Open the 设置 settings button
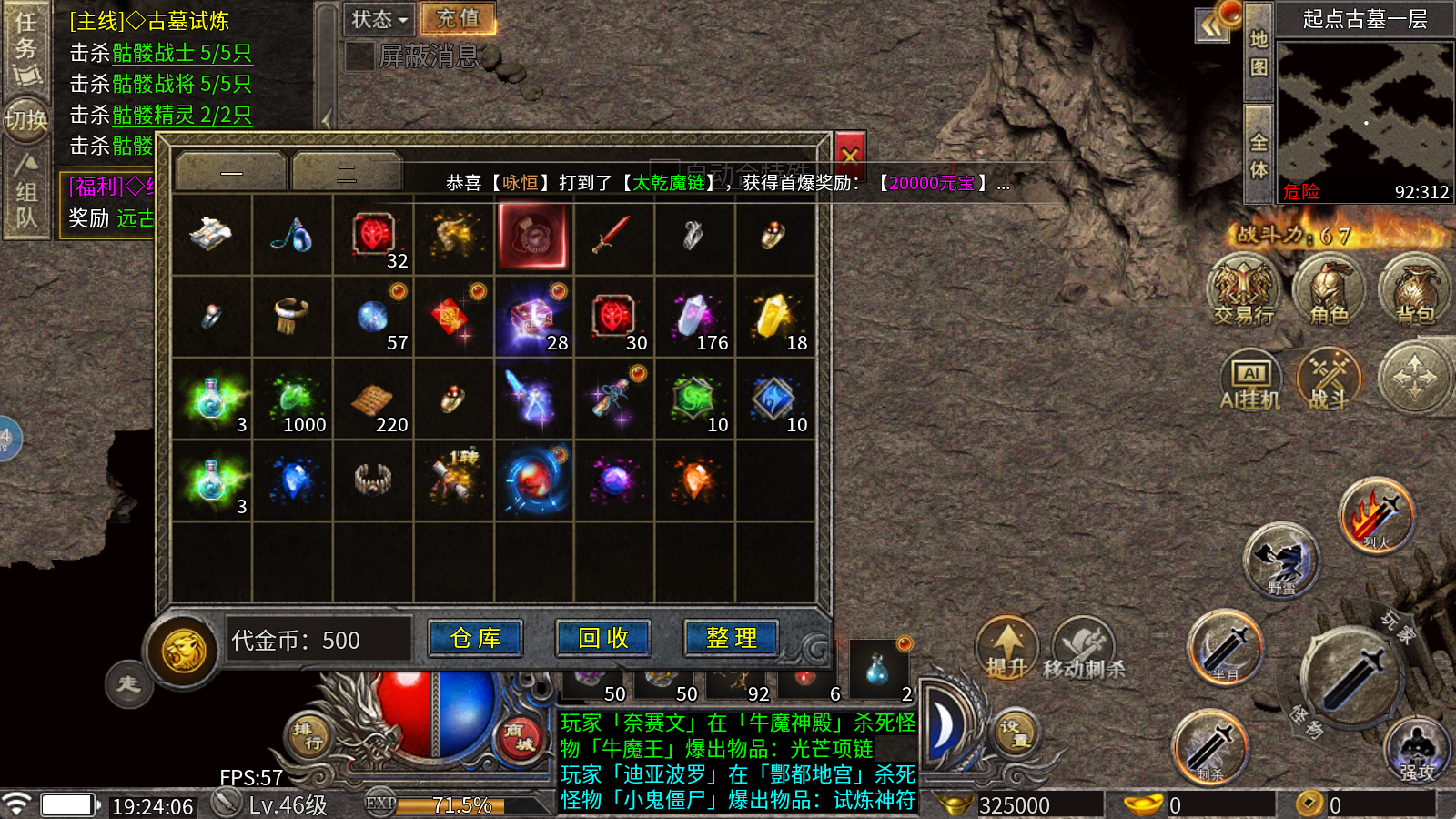 (x=1014, y=733)
